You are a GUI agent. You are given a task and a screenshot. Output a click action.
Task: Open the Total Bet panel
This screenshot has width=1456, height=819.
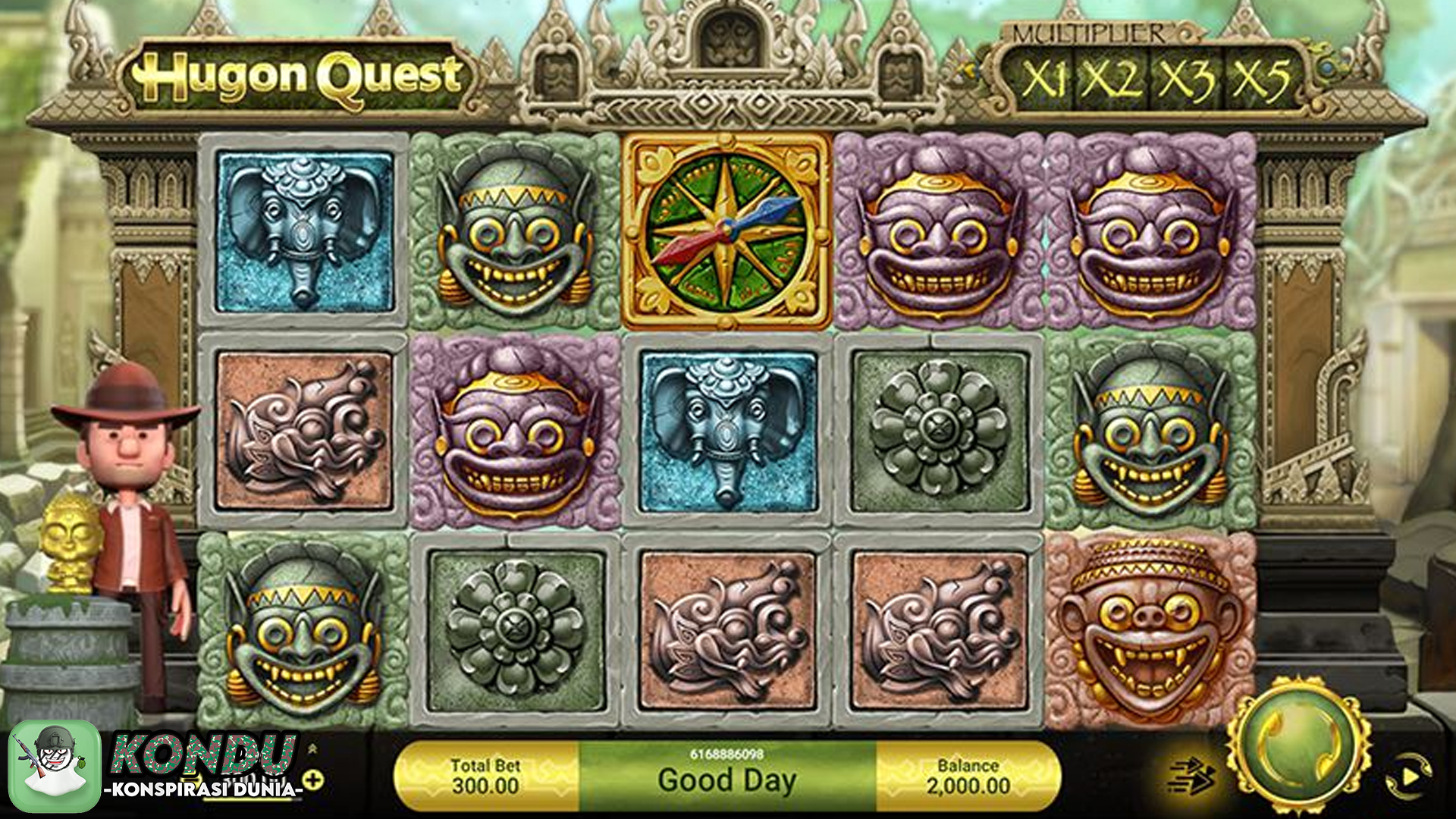pos(485,777)
